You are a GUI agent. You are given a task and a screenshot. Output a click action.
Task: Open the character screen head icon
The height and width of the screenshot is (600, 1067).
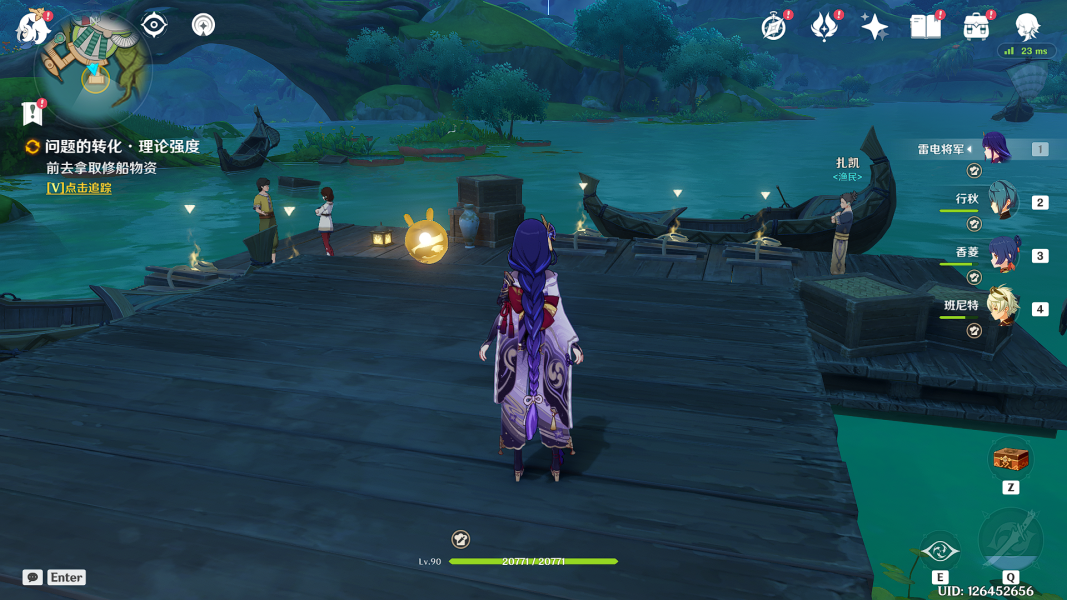(1027, 27)
